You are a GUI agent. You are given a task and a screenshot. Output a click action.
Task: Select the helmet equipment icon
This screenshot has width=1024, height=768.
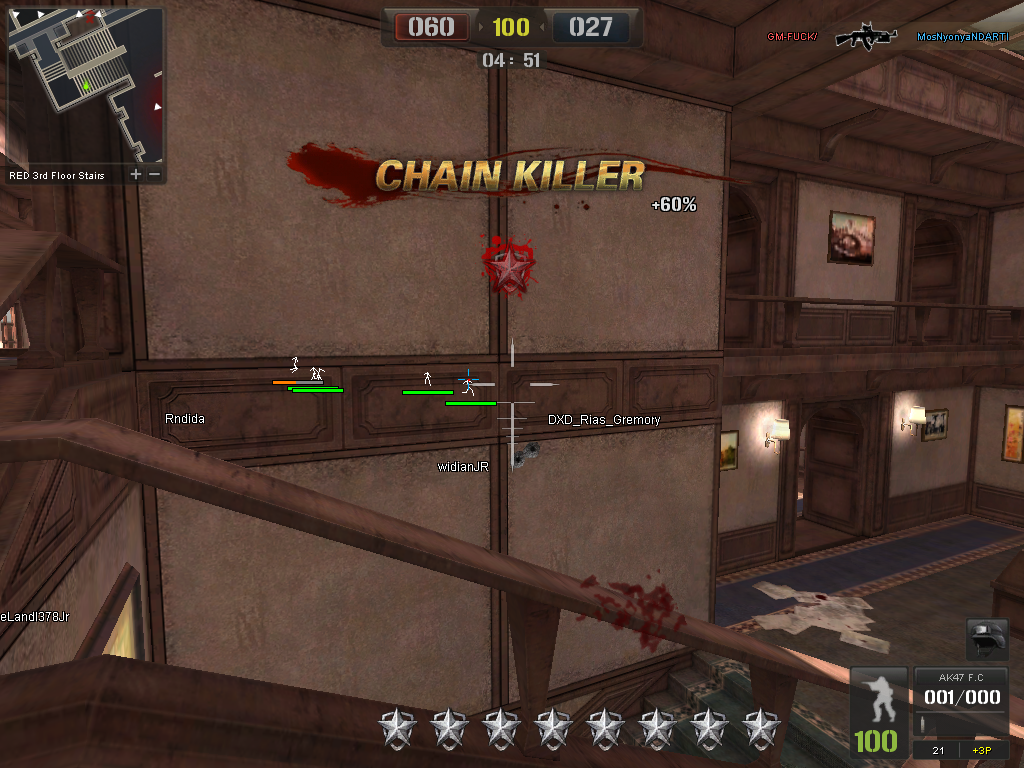[x=986, y=640]
